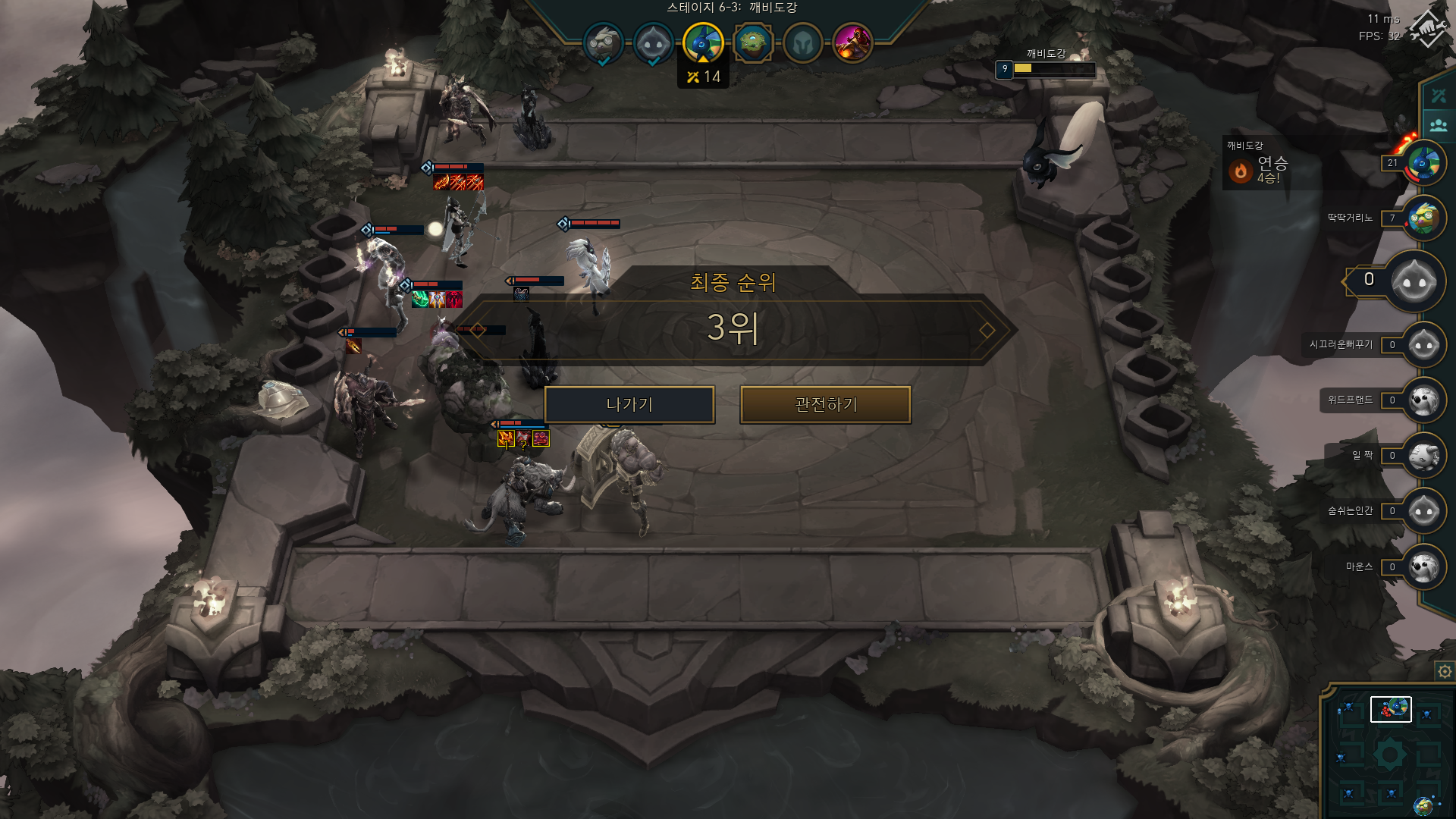The image size is (1456, 819).
Task: Choose the 관전하기 spectate button
Action: pos(825,405)
